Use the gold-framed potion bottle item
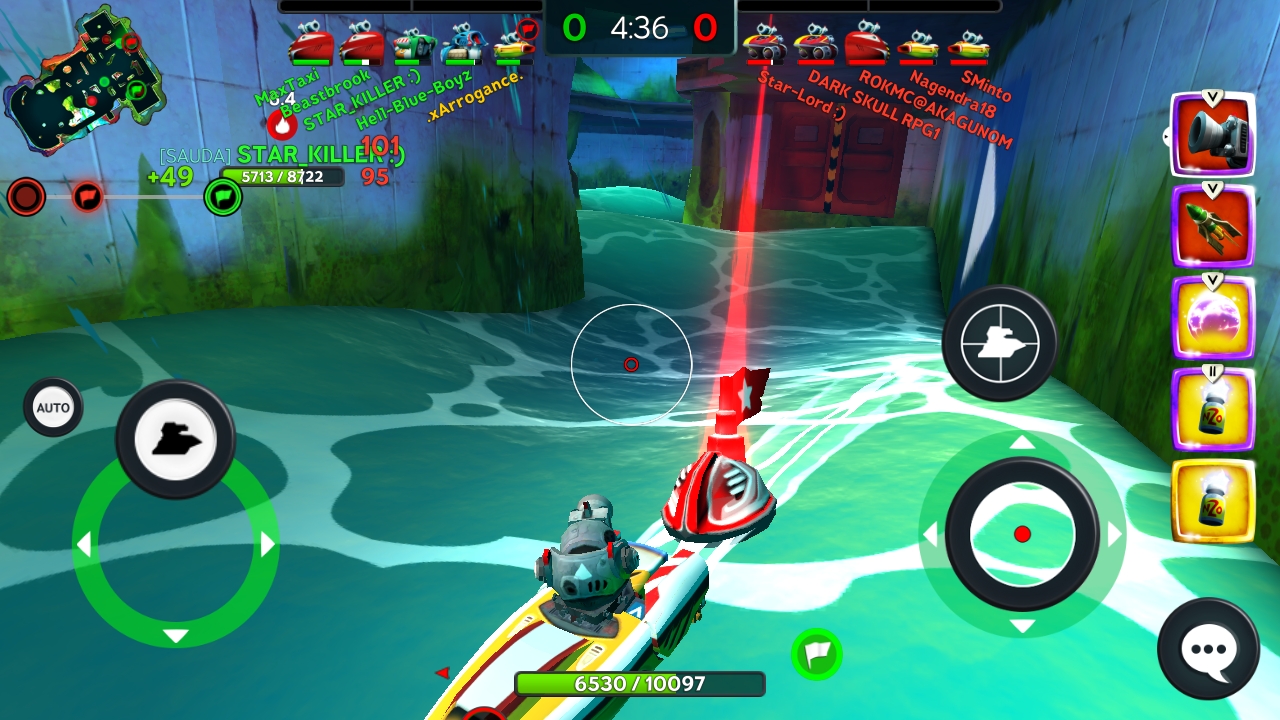The image size is (1280, 720). tap(1213, 502)
